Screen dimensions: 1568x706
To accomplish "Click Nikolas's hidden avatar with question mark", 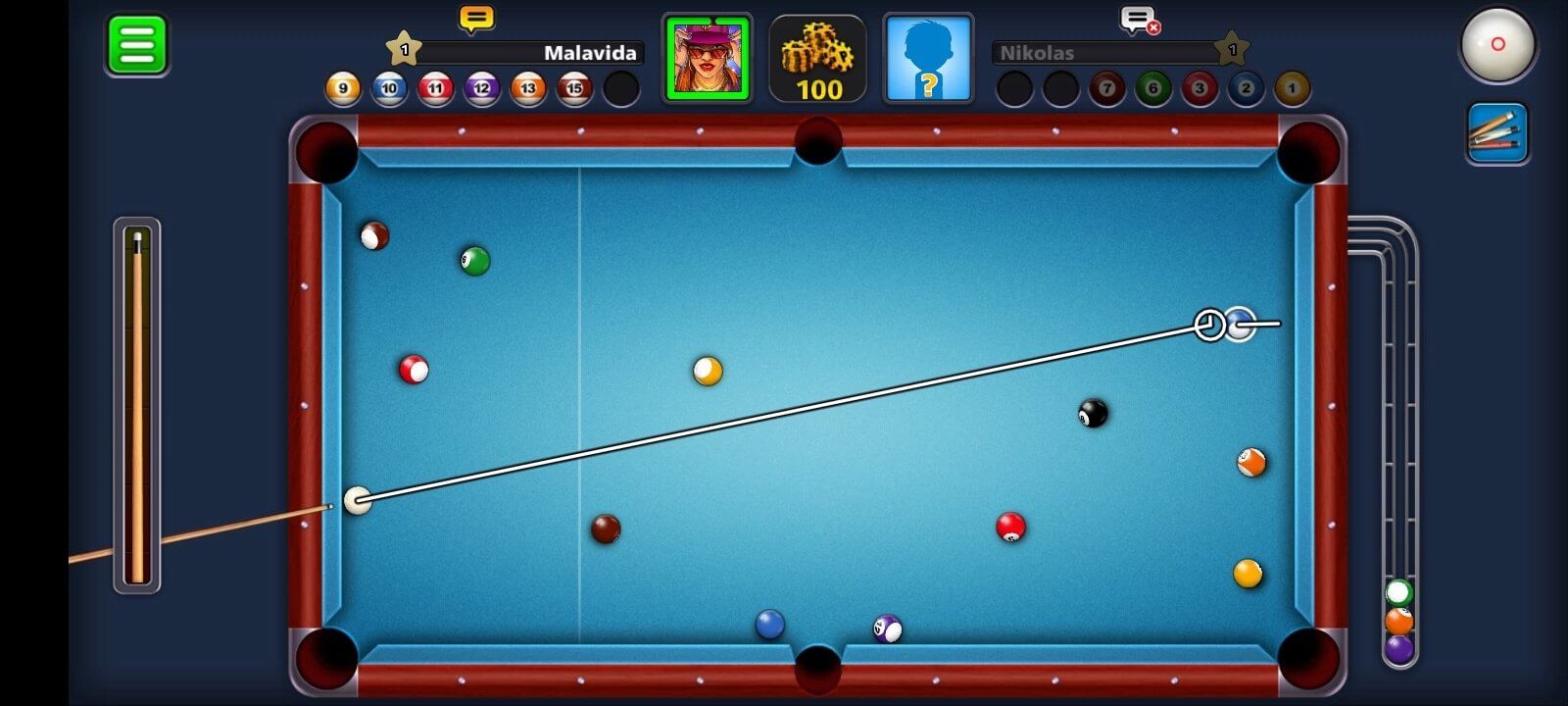I will (x=927, y=59).
